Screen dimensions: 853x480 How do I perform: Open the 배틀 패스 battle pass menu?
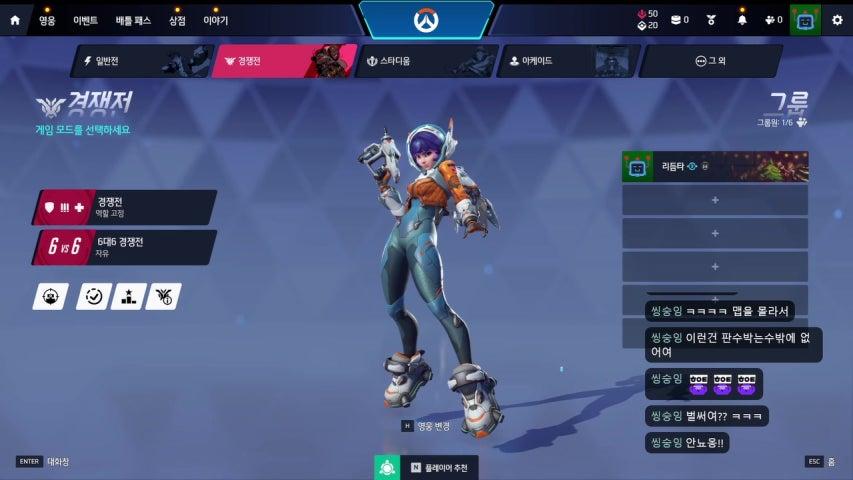pos(131,20)
